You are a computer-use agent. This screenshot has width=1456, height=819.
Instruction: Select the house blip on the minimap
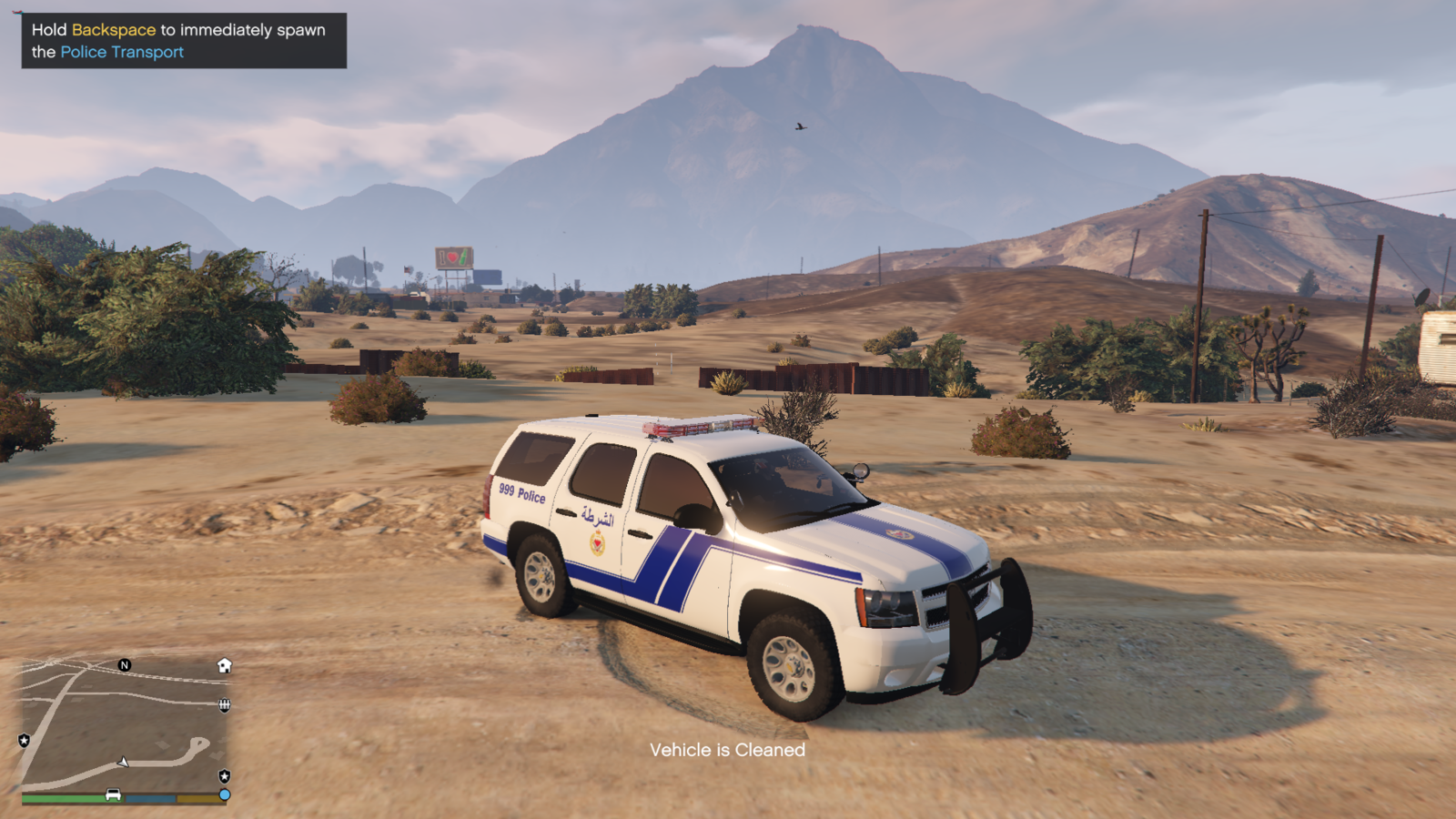point(225,665)
